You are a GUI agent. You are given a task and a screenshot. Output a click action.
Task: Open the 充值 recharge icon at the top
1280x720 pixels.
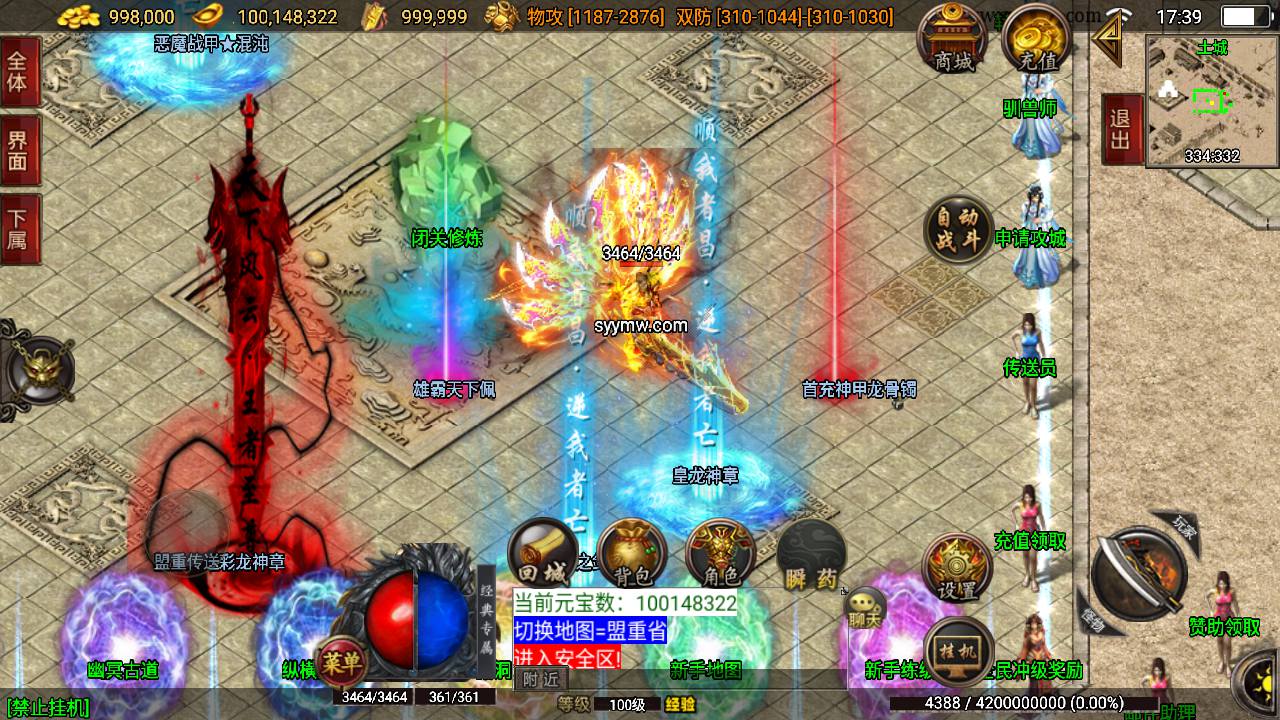point(1036,40)
